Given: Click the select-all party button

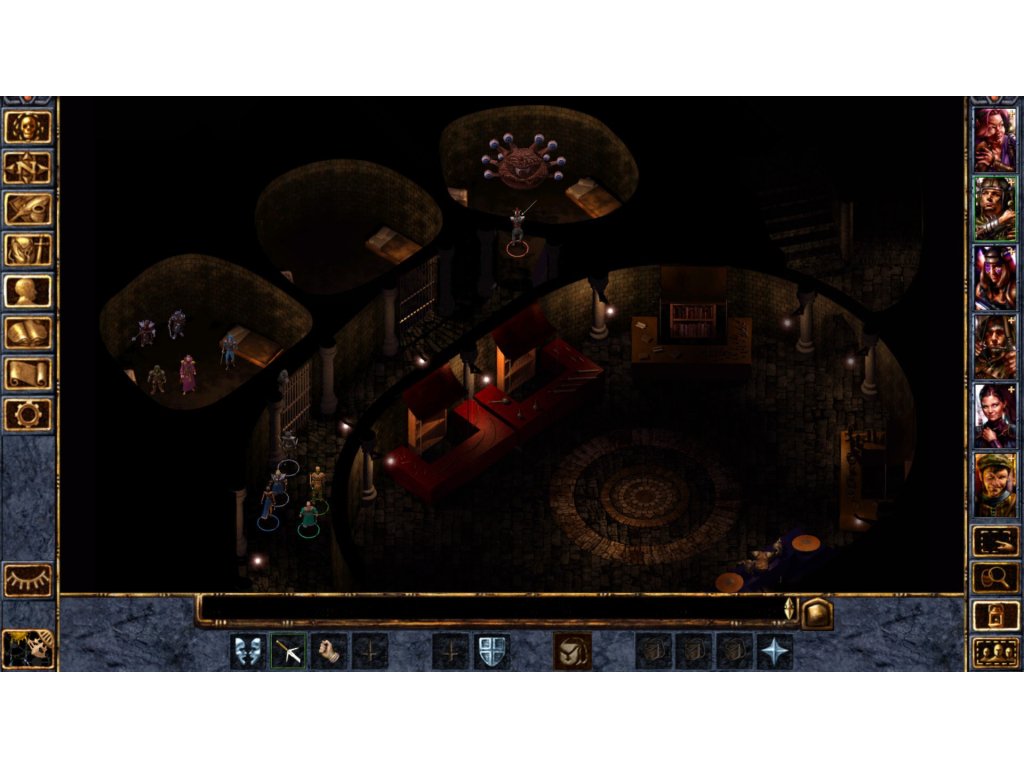Looking at the screenshot, I should point(996,653).
